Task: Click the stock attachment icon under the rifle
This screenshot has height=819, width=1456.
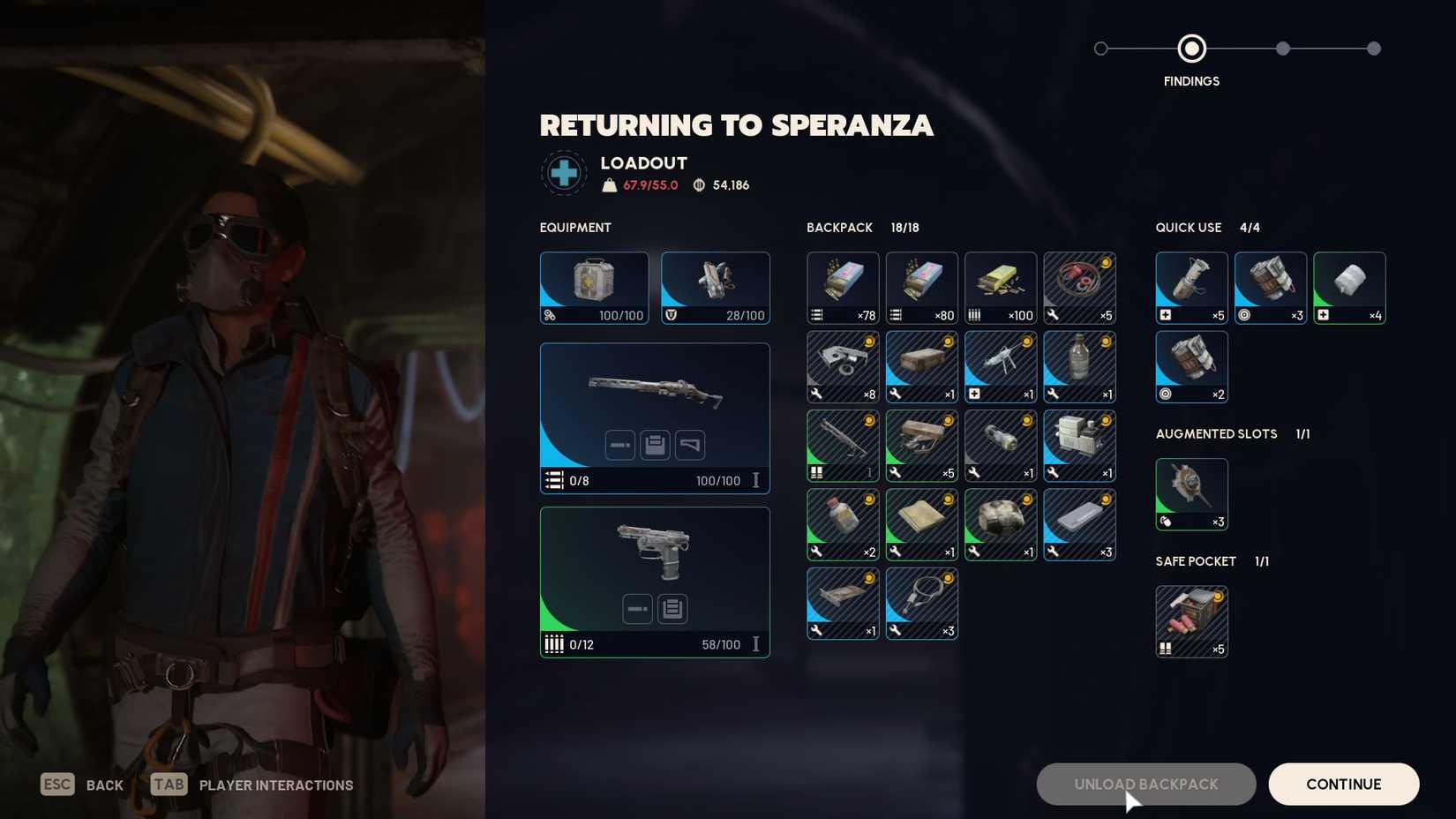Action: coord(689,445)
